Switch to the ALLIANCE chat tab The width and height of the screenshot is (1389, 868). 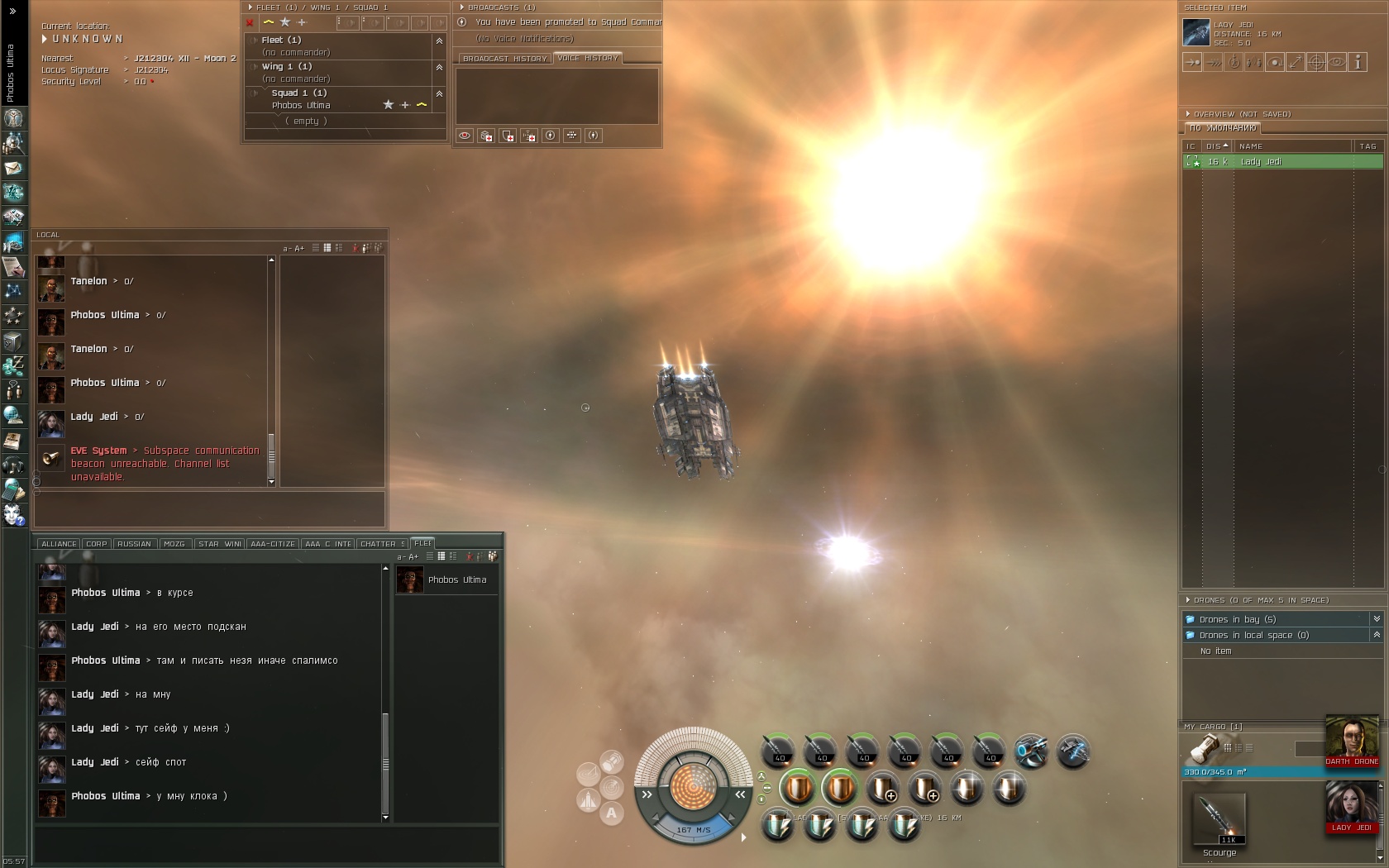(59, 544)
